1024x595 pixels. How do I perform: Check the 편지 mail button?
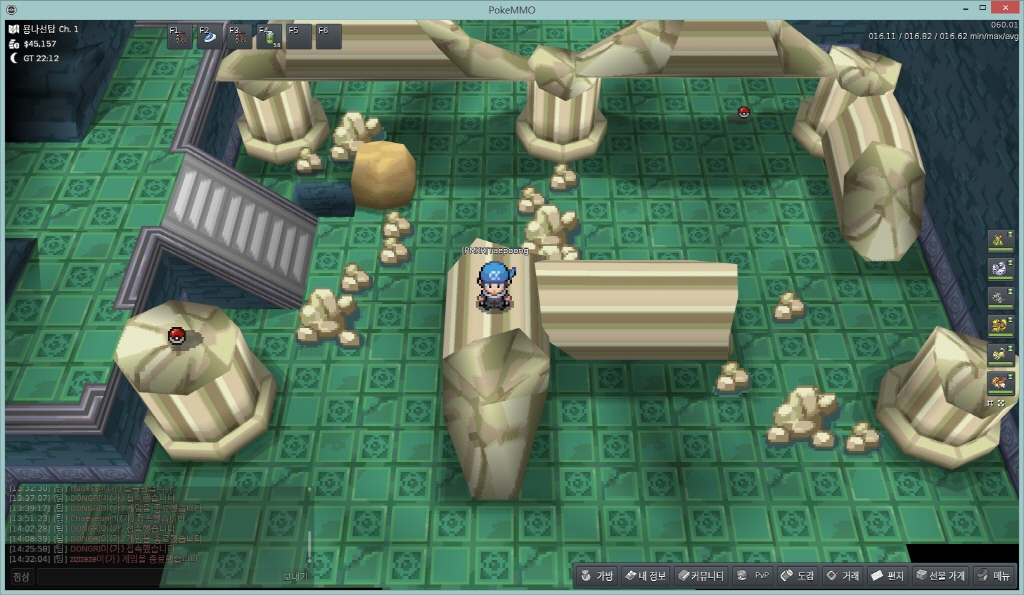[x=887, y=576]
